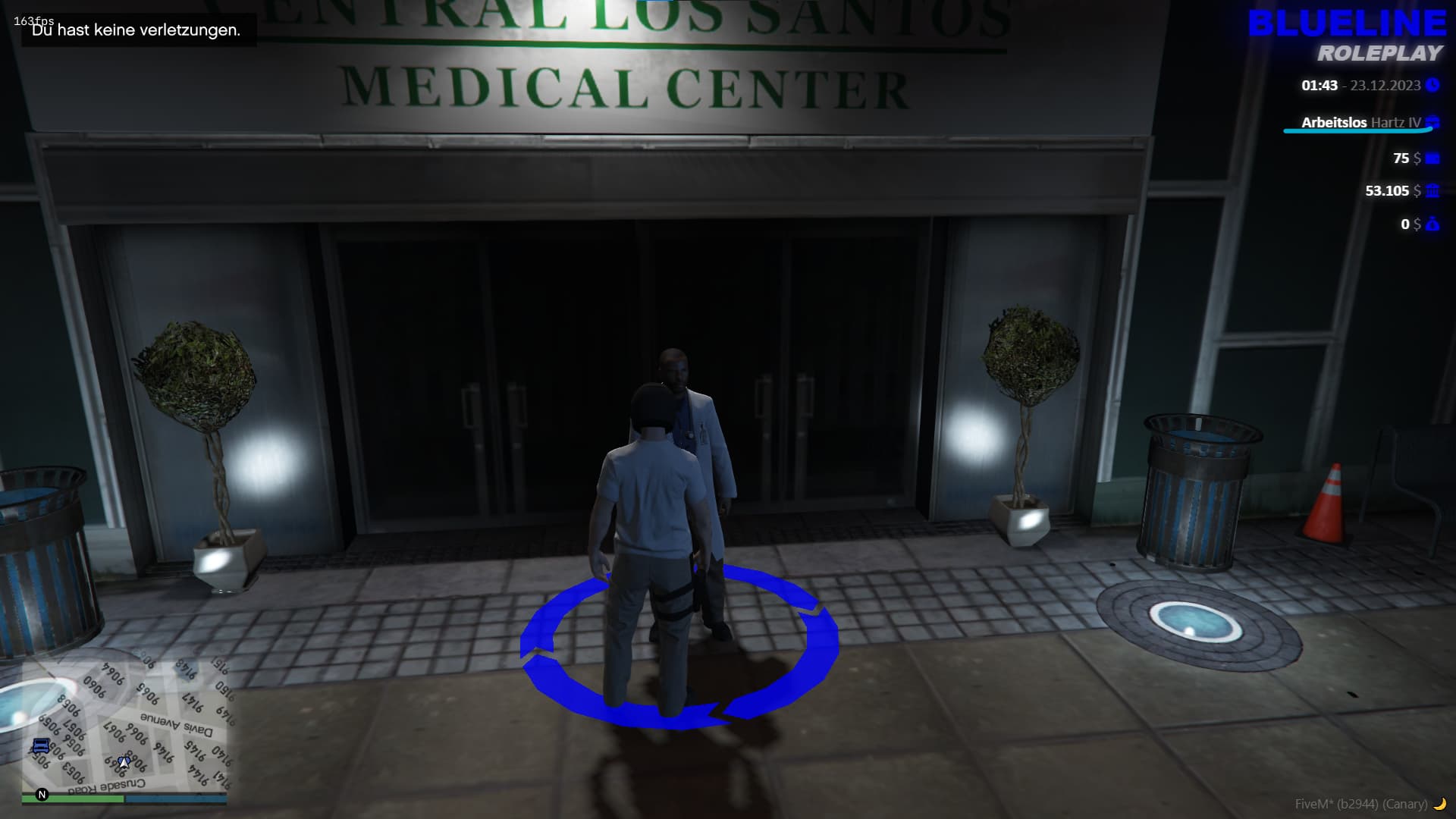The height and width of the screenshot is (819, 1456).
Task: Dismiss the 'Du hast keine Verletzungen' notification
Action: click(136, 32)
